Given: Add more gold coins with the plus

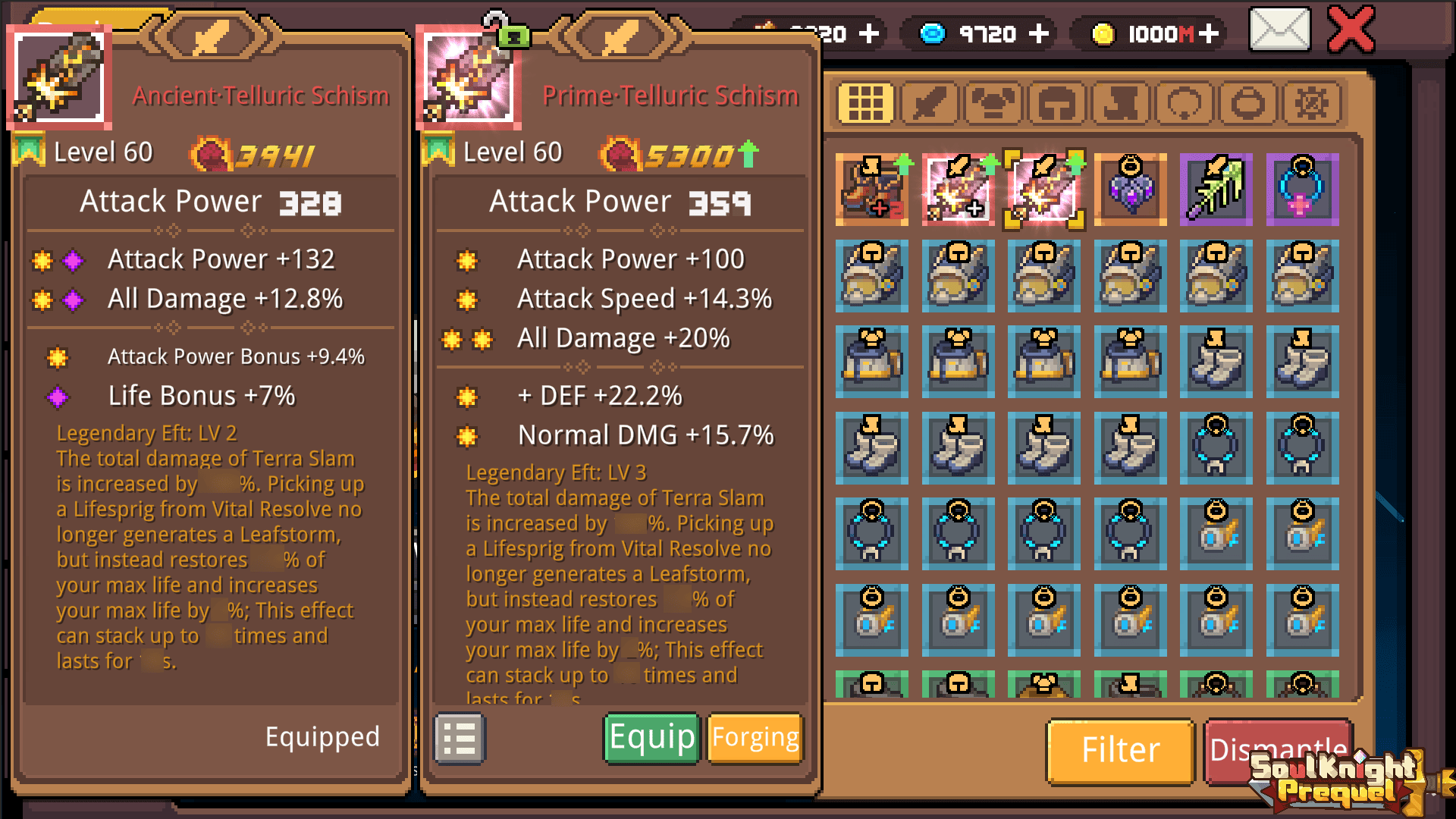Looking at the screenshot, I should pos(1209,34).
